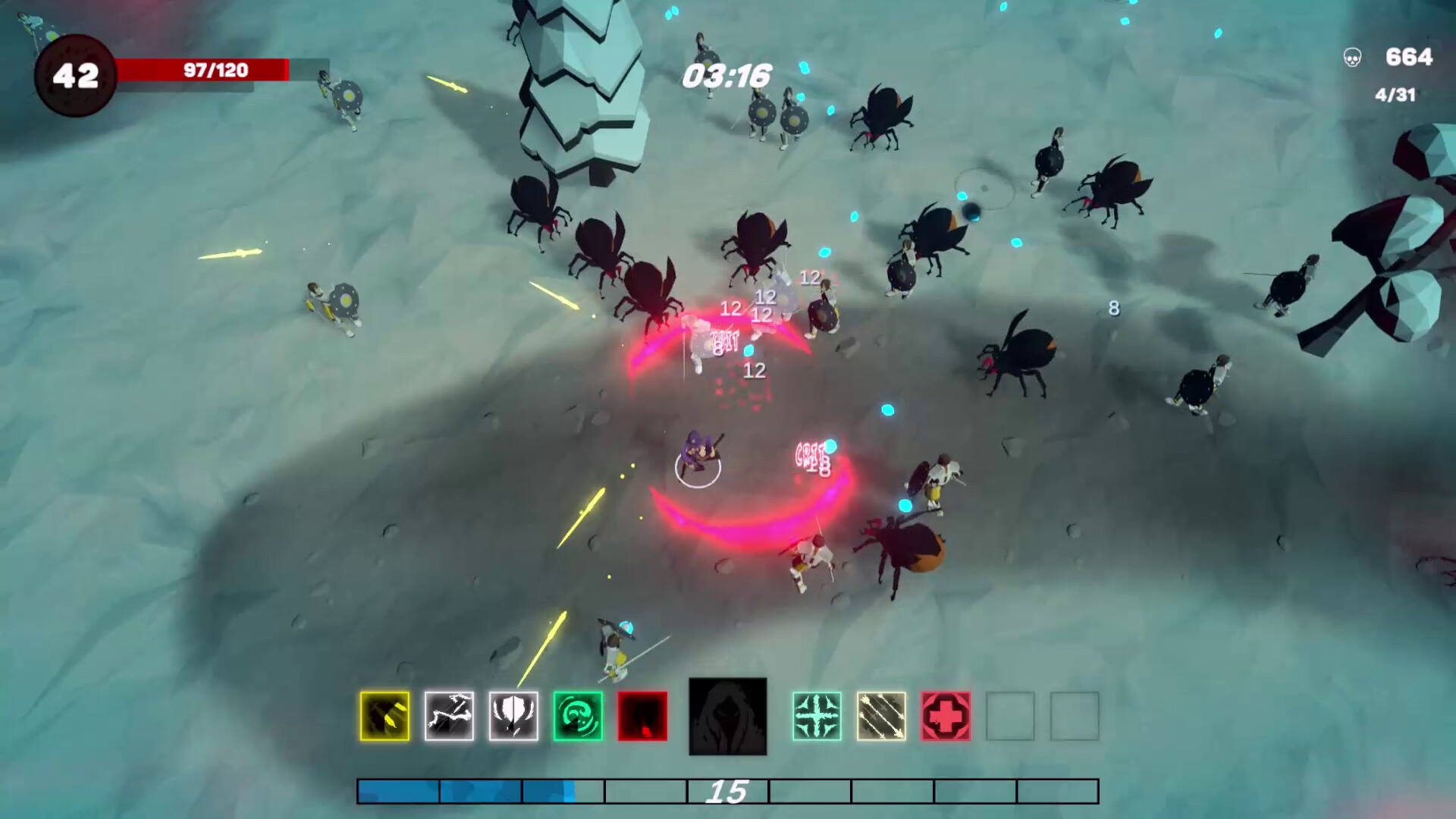Activate the bow leap ability icon

[447, 717]
